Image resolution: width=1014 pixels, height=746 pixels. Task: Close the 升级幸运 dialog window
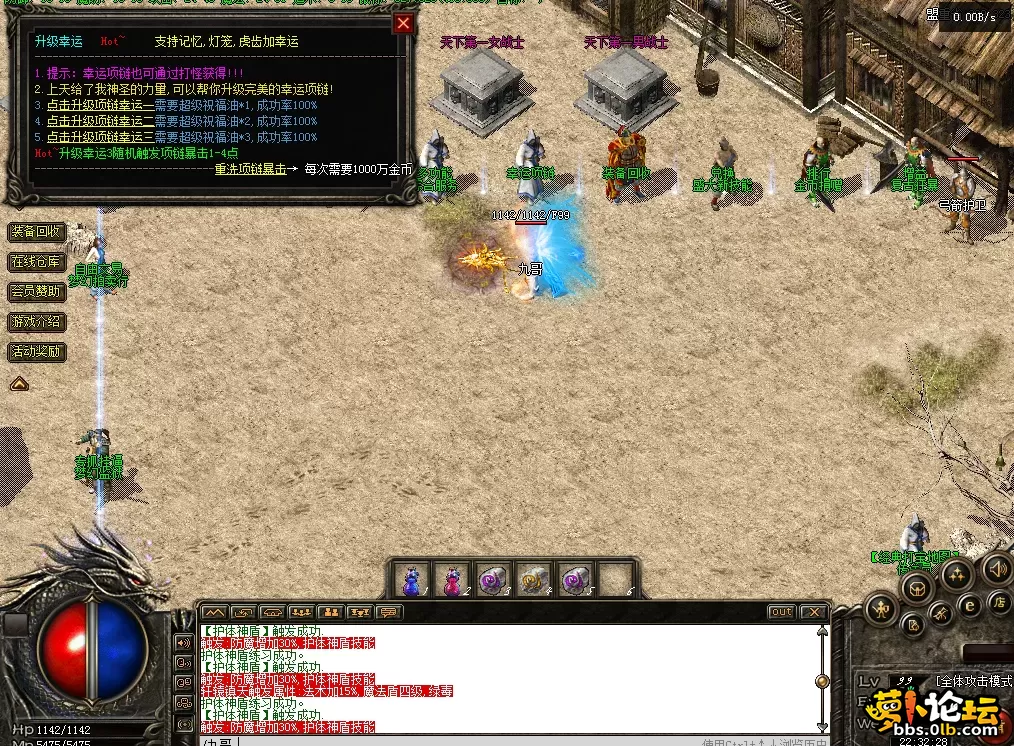403,24
